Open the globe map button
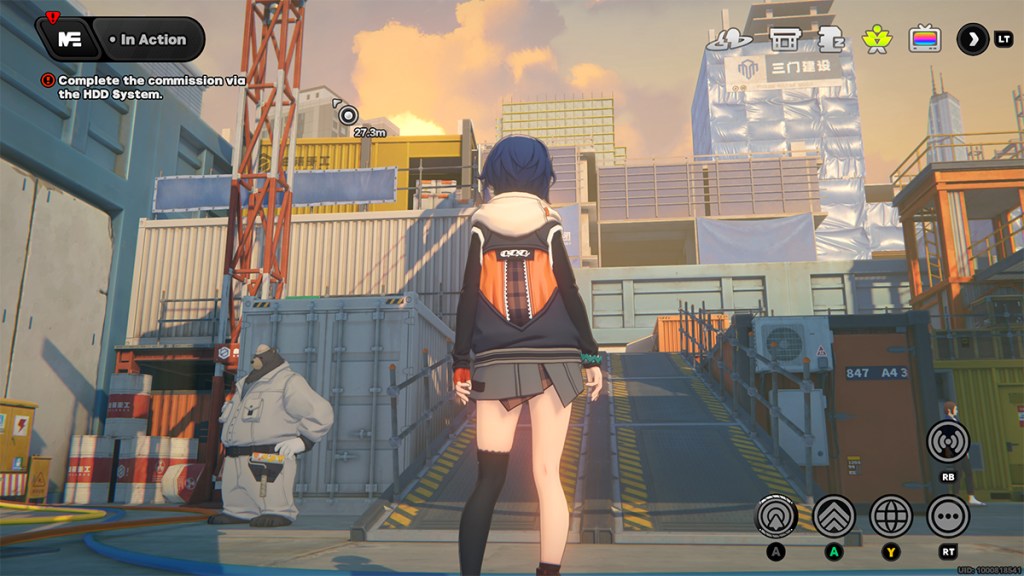This screenshot has width=1024, height=576. pyautogui.click(x=890, y=516)
